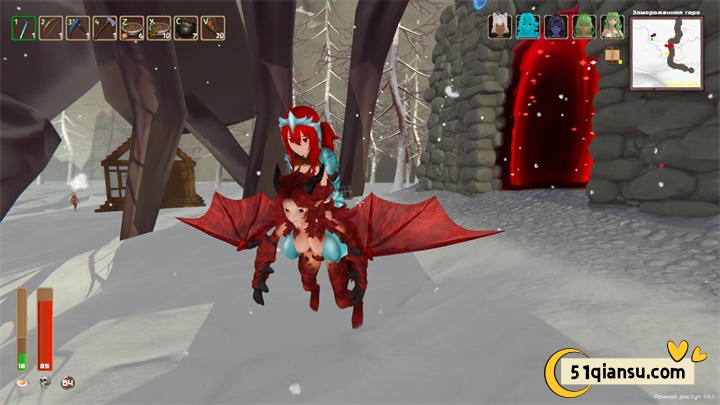Select the spear in hotbar slot 1
Screen dimensions: 720x405
23,28
